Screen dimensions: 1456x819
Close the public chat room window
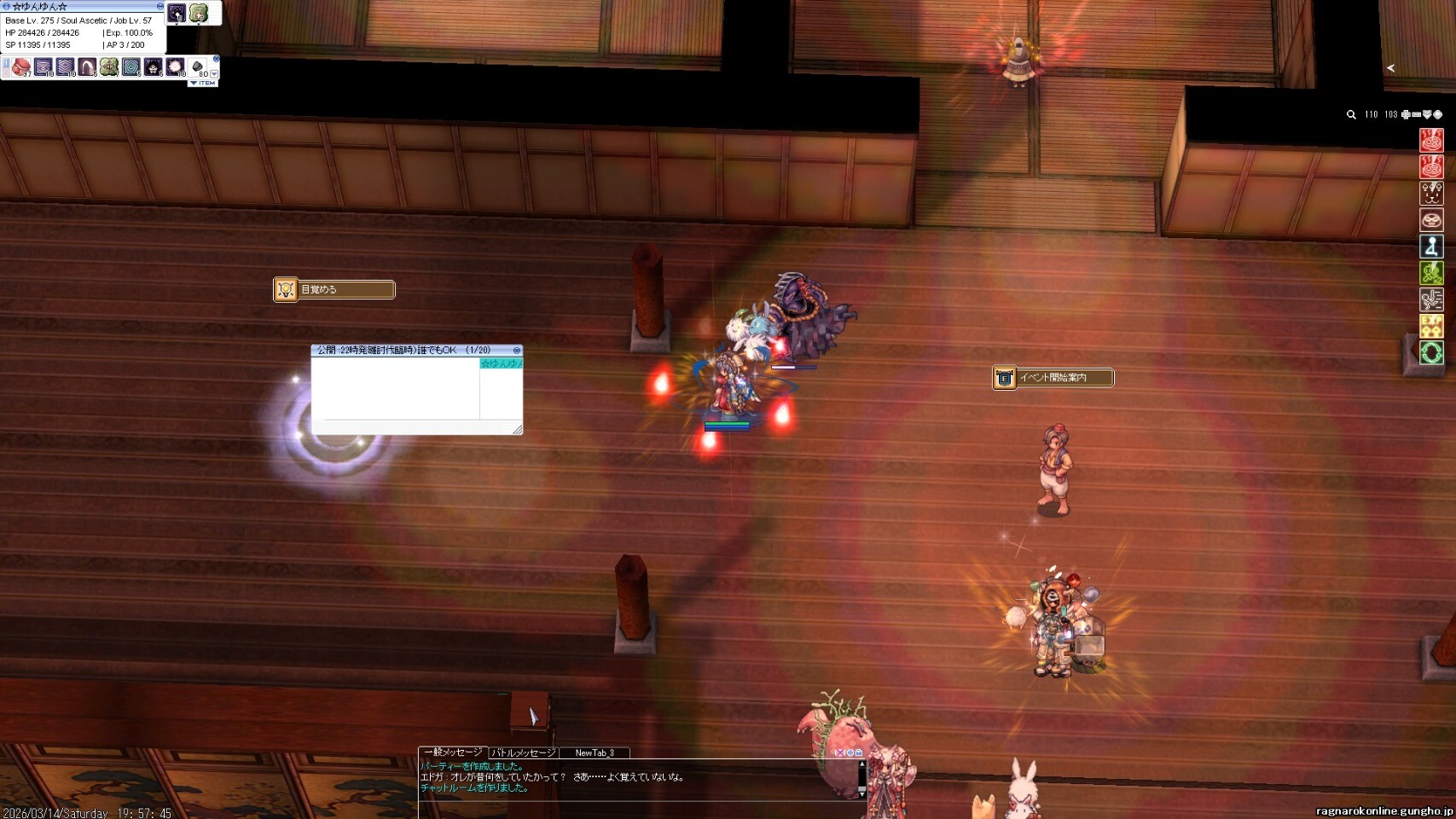coord(516,351)
